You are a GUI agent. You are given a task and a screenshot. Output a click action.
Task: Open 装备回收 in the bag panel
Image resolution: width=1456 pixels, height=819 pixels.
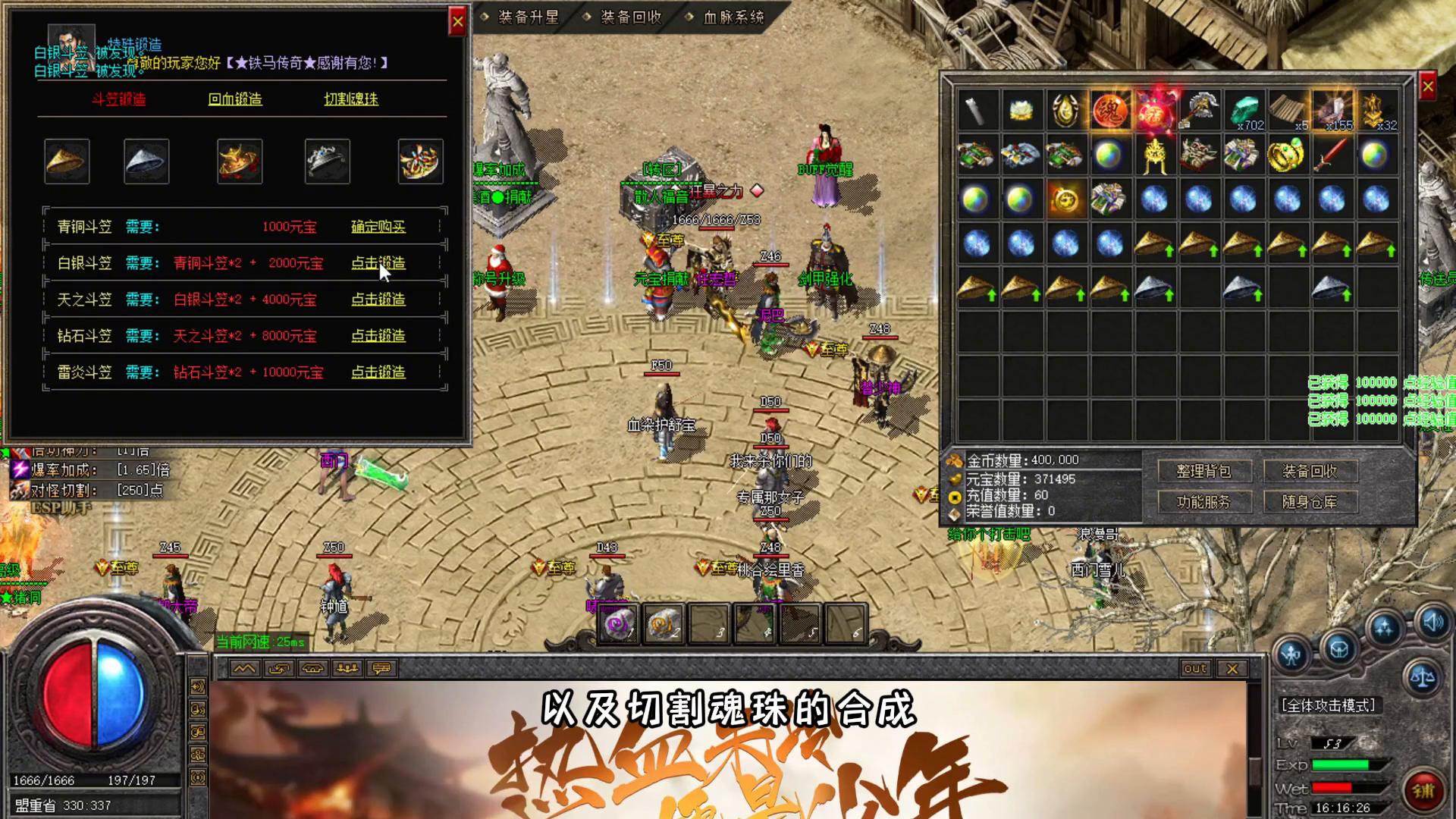1310,472
